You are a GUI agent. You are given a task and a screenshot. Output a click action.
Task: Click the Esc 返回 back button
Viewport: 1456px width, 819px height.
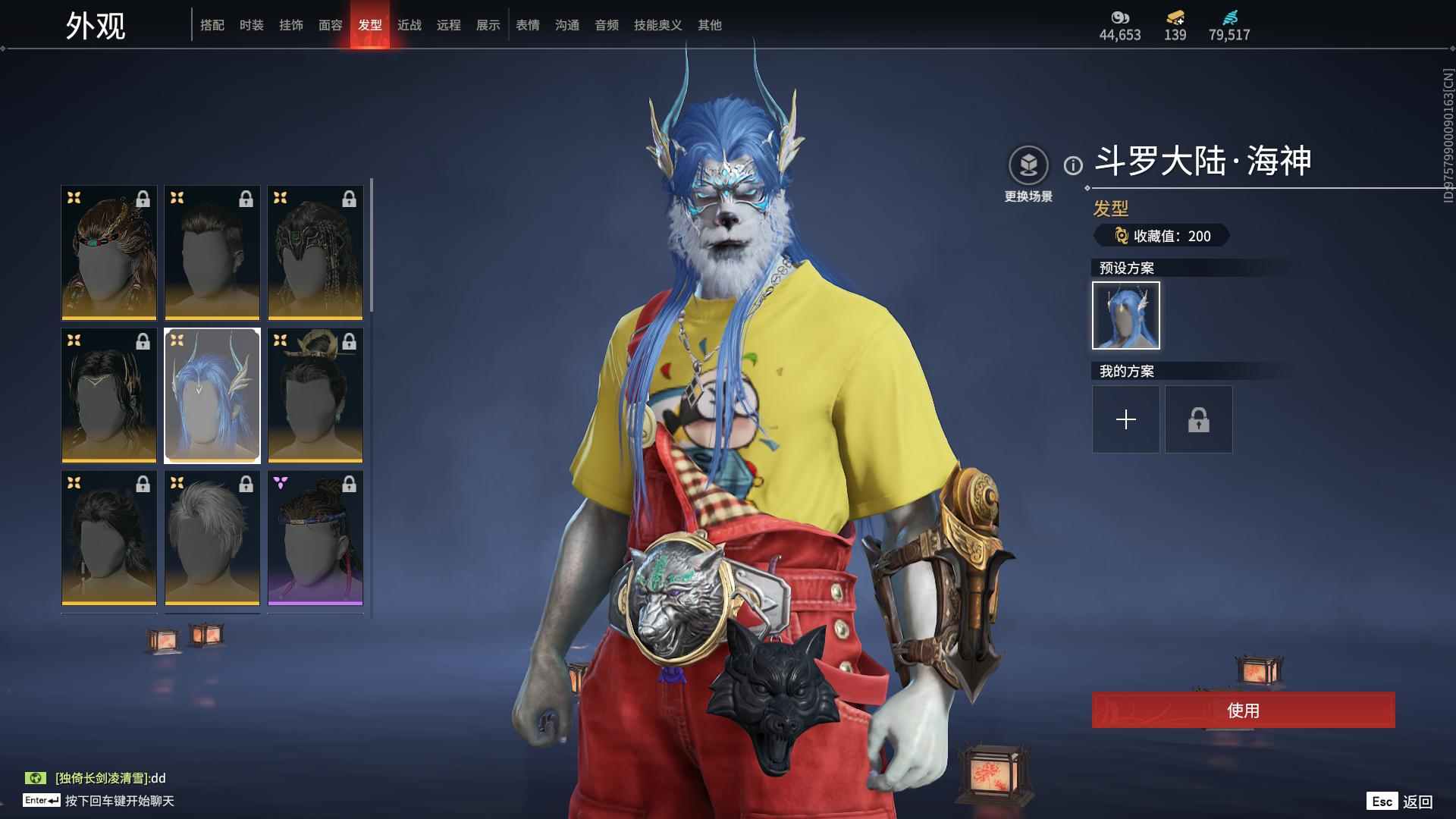[1400, 802]
